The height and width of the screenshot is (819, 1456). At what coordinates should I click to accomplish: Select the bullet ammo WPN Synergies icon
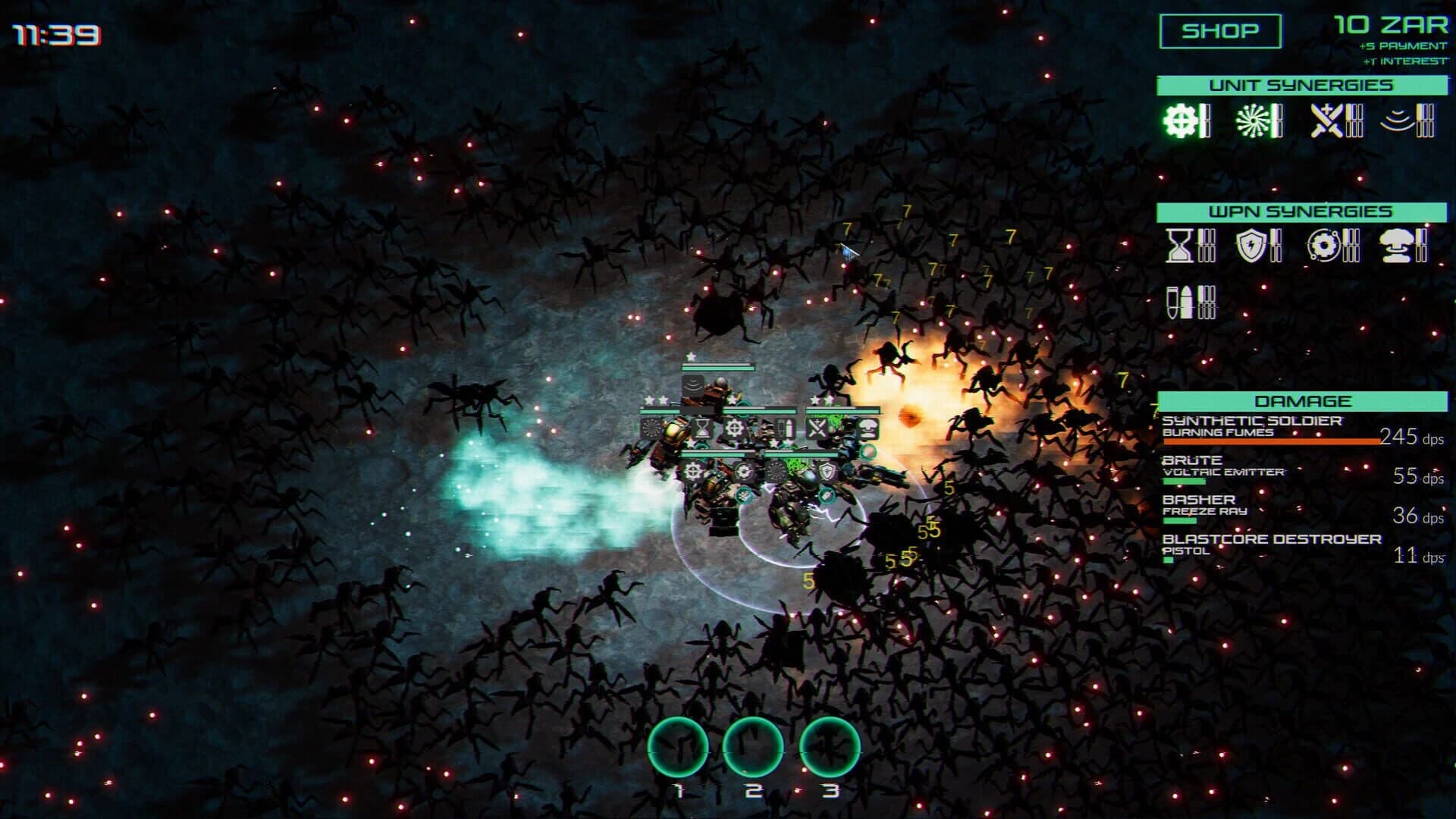(x=1178, y=302)
